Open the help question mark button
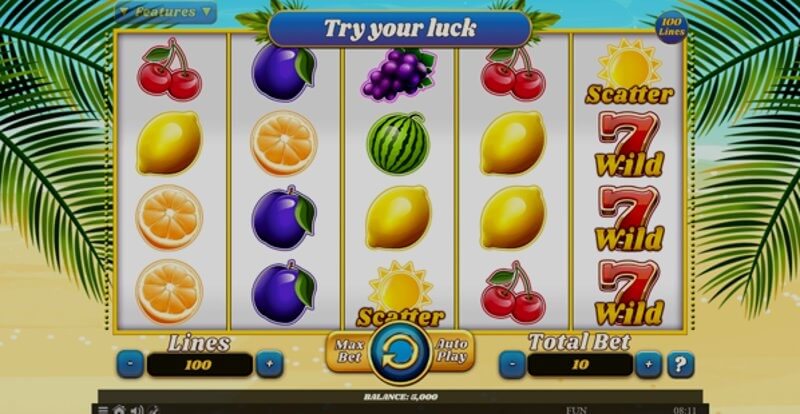Viewport: 800px width, 414px height. 682,365
